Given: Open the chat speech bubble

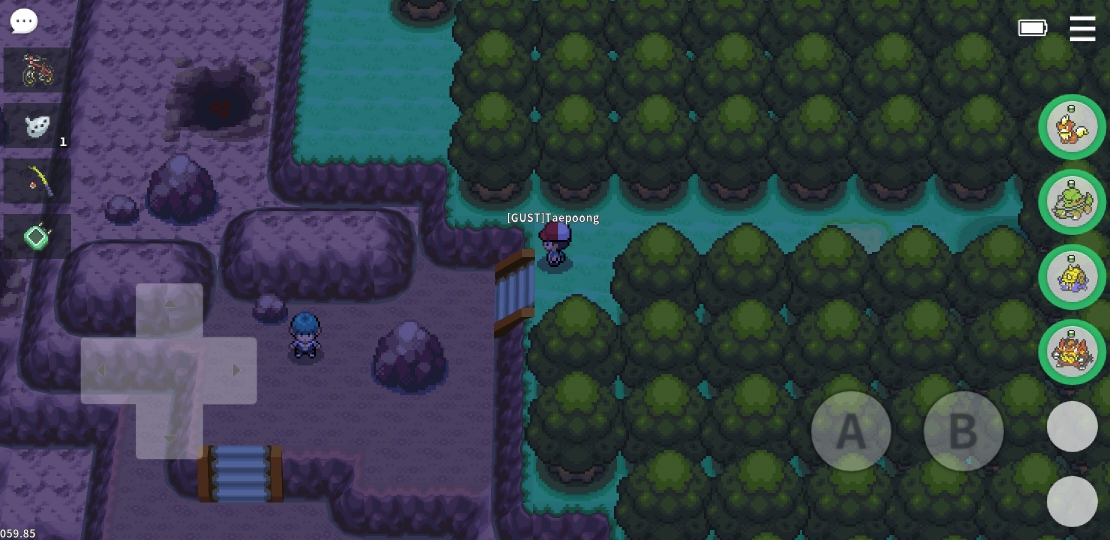Looking at the screenshot, I should click(x=23, y=21).
